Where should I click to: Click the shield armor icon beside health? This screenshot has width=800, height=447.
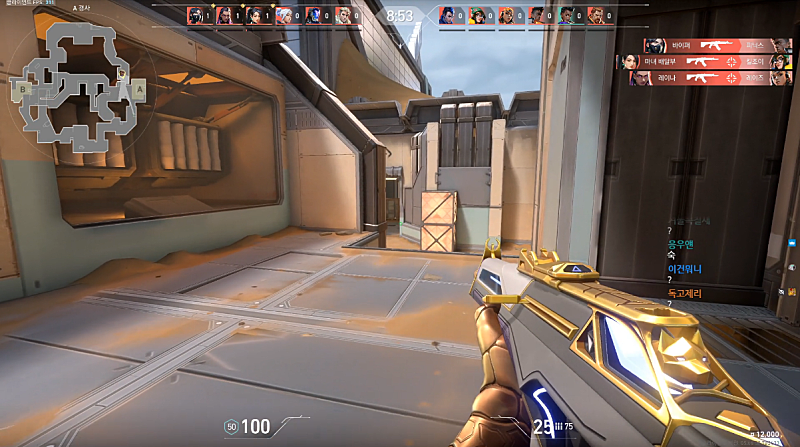point(230,427)
